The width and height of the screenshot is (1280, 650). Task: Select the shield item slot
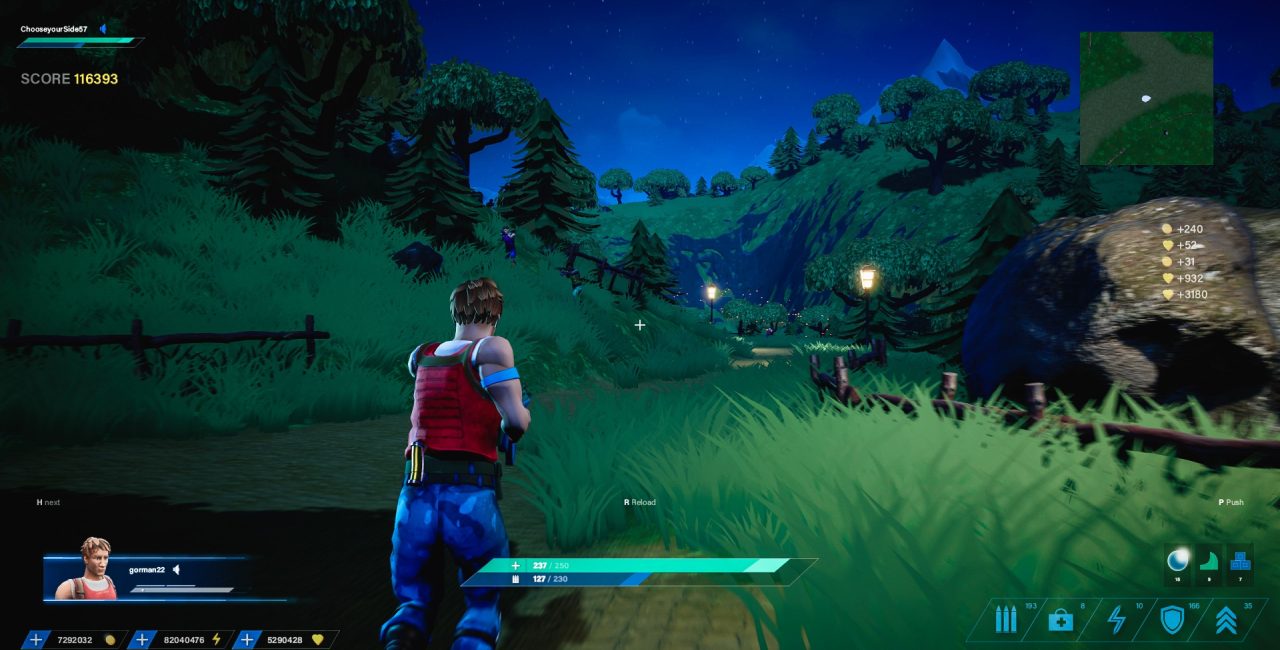pos(1171,620)
